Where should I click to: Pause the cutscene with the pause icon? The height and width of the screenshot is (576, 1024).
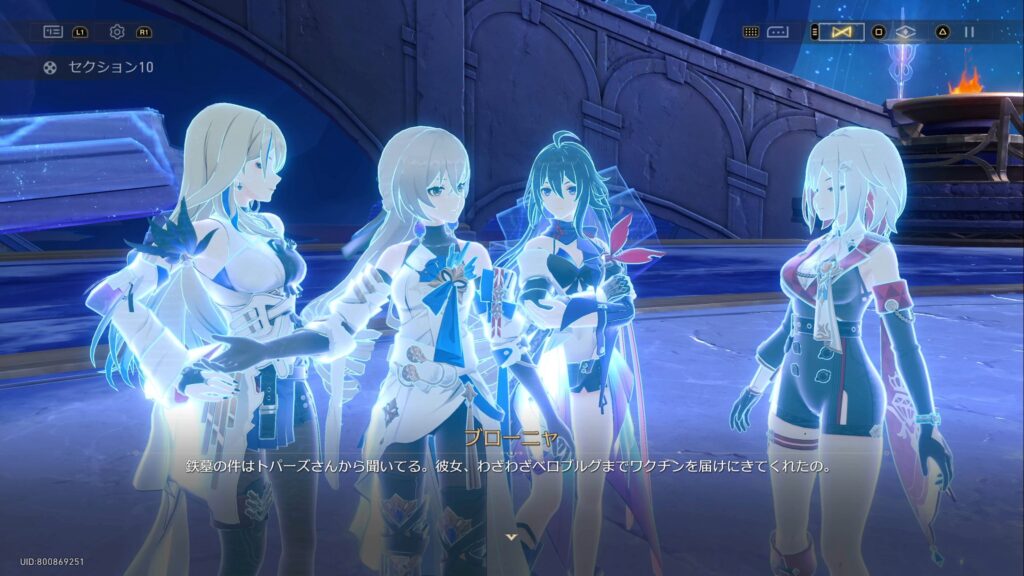(x=969, y=32)
